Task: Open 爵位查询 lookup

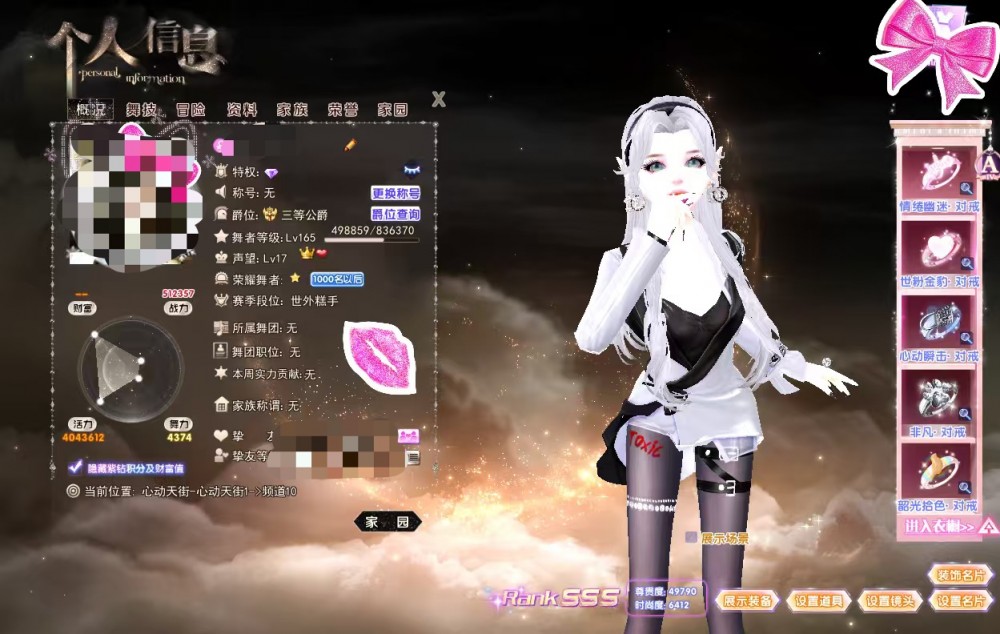Action: point(395,214)
